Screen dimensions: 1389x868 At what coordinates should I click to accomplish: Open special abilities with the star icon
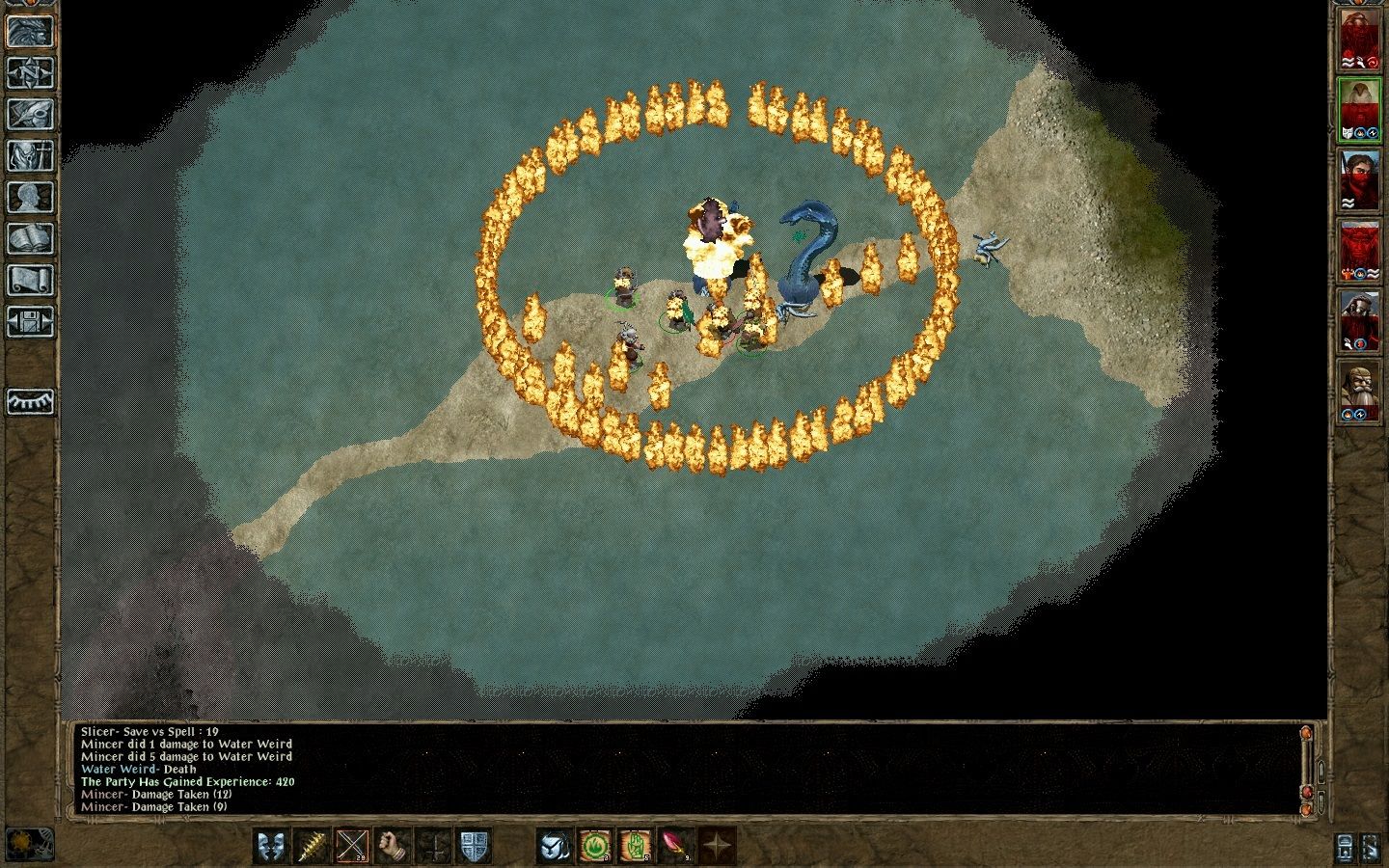[717, 846]
